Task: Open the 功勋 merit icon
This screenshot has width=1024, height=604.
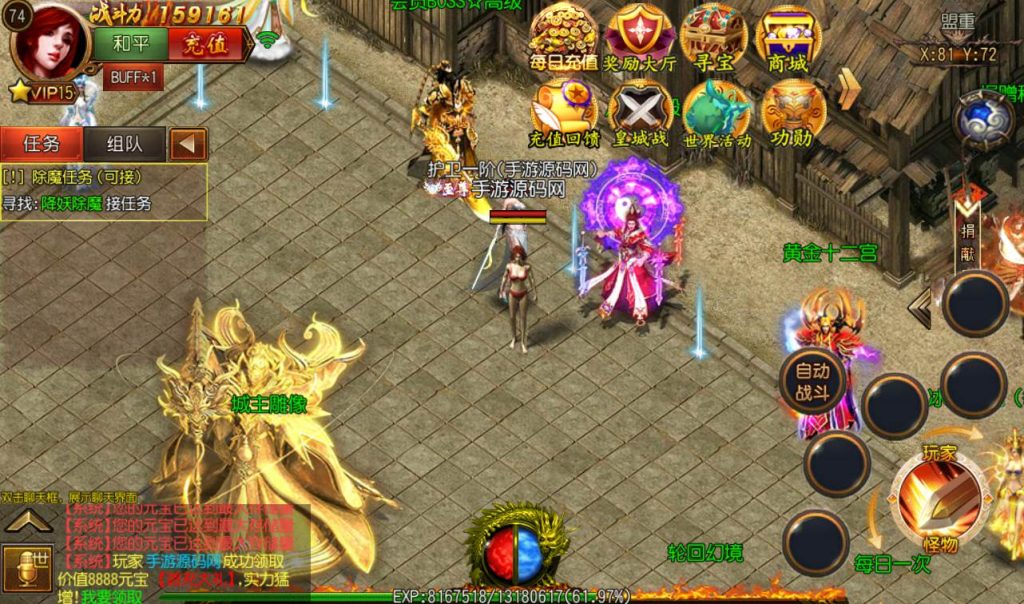Action: (x=791, y=112)
